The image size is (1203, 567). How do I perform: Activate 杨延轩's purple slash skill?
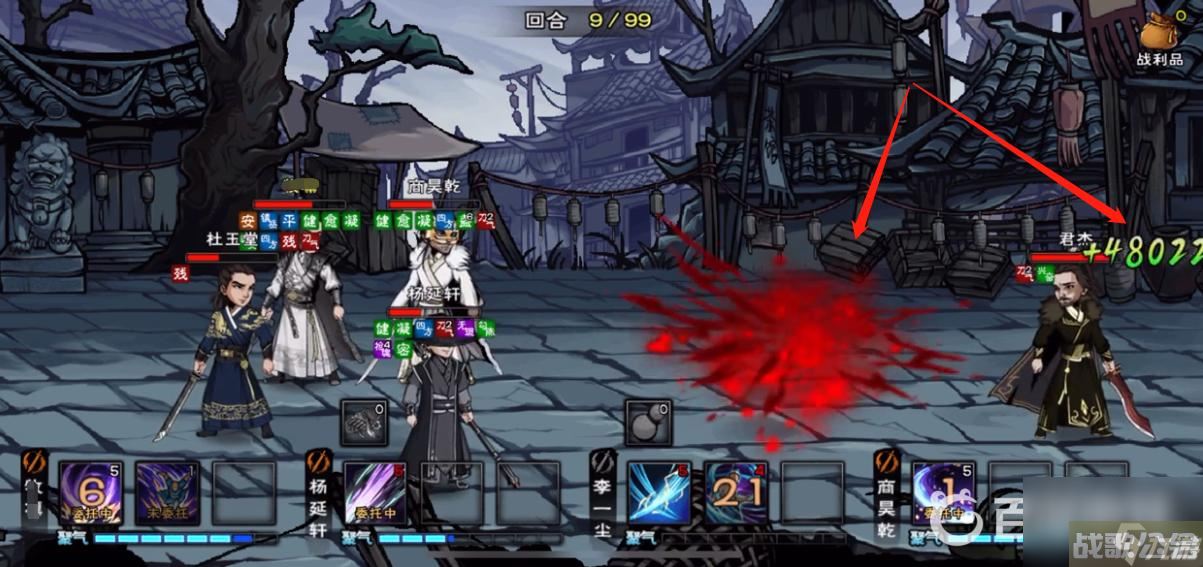(x=376, y=493)
